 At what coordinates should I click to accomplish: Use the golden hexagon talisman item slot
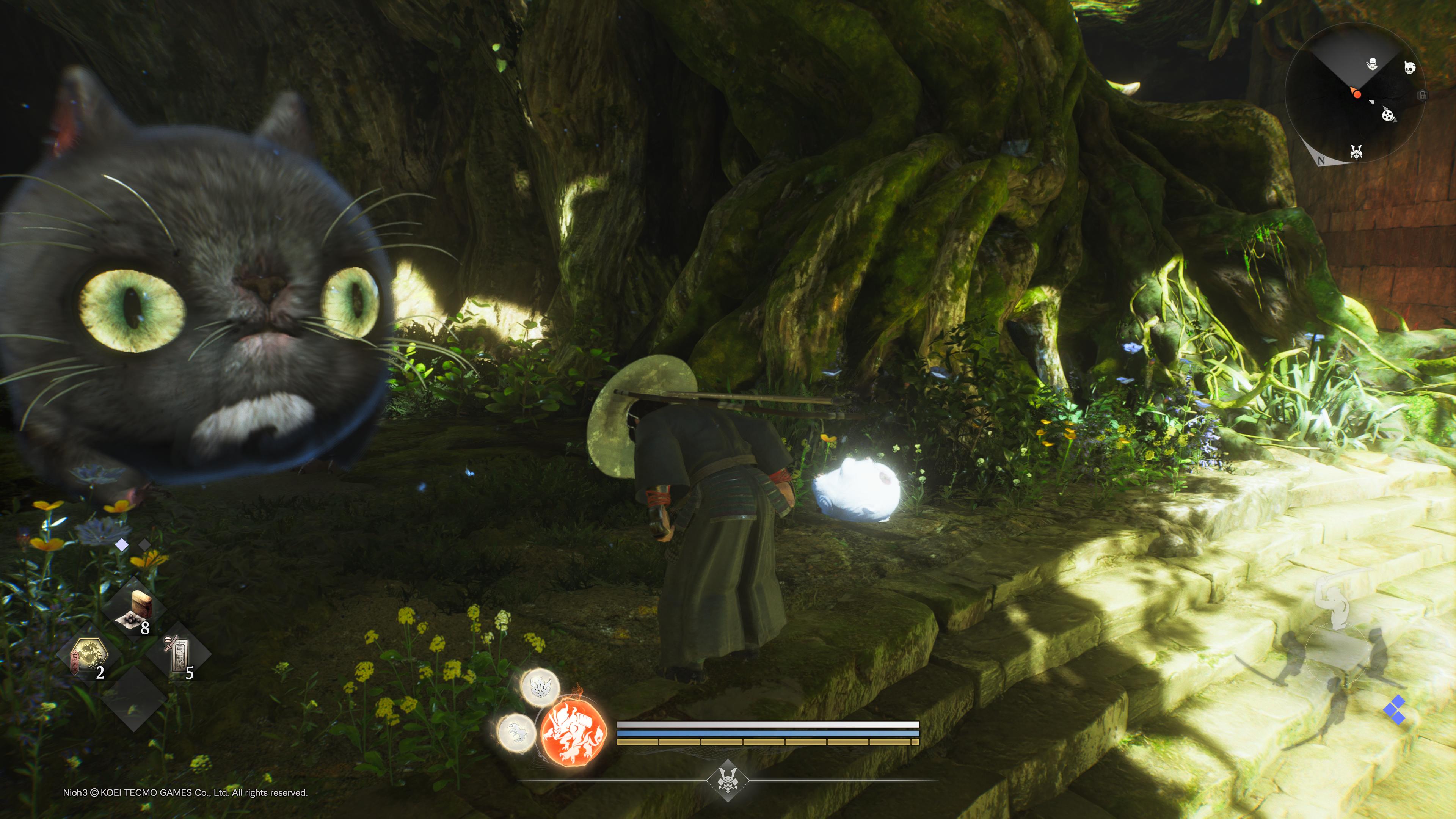[89, 656]
